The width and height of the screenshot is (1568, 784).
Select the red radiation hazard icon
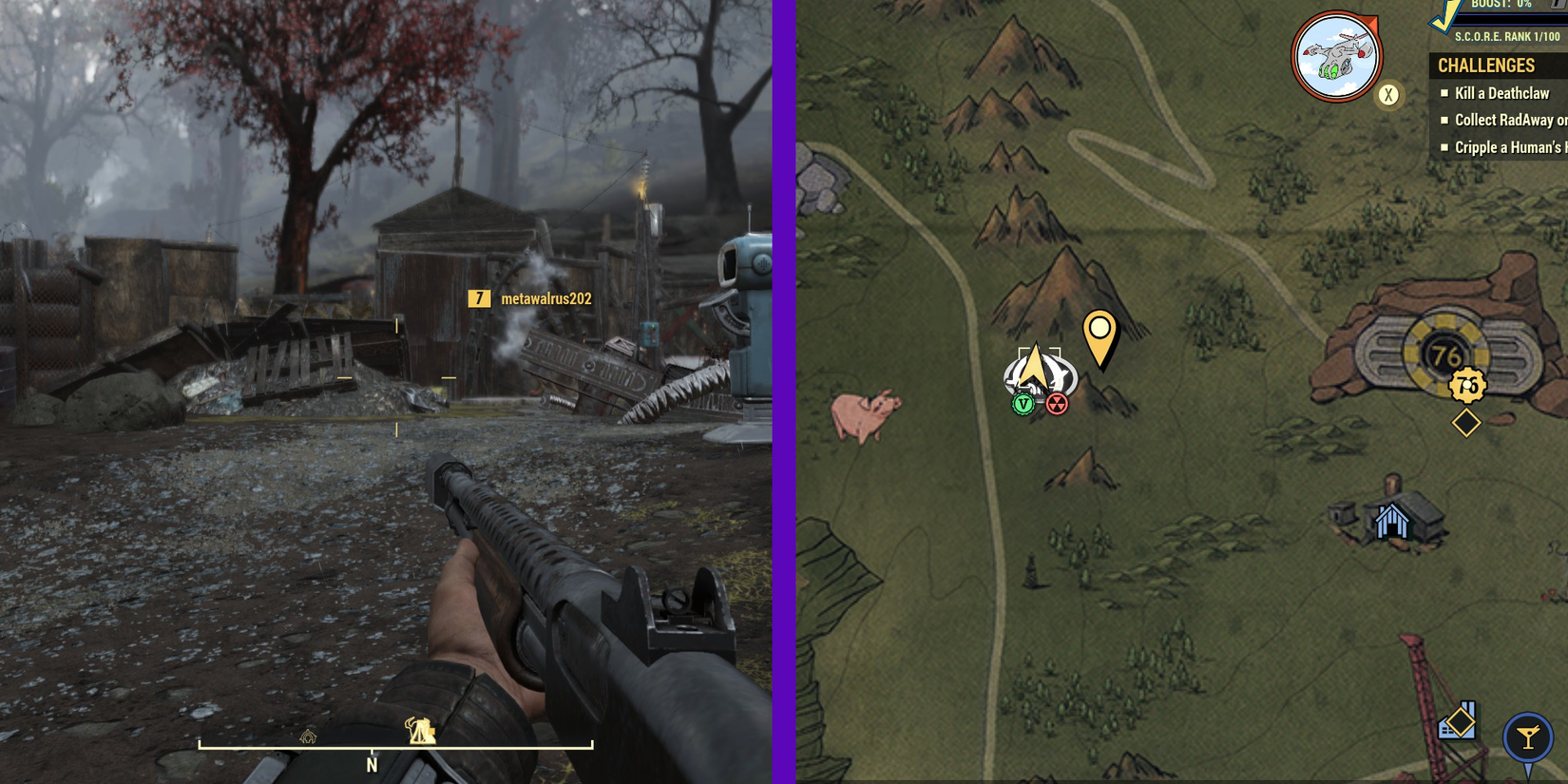click(x=1057, y=403)
